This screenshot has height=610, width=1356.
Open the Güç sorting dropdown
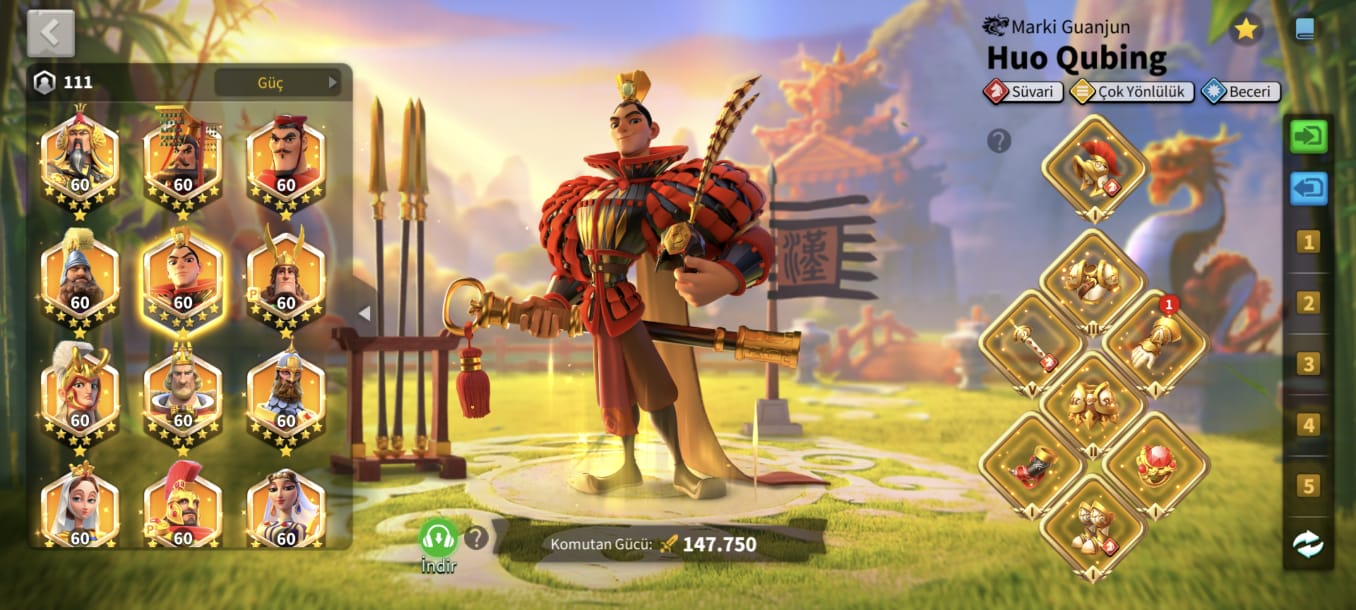pyautogui.click(x=277, y=82)
